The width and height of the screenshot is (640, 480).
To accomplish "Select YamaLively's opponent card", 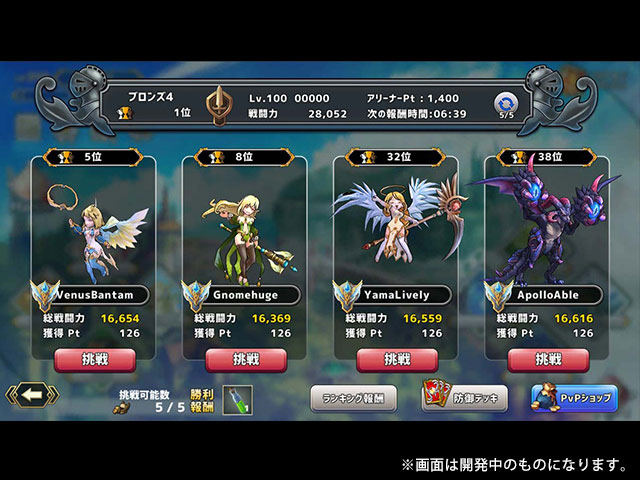I will [x=397, y=240].
